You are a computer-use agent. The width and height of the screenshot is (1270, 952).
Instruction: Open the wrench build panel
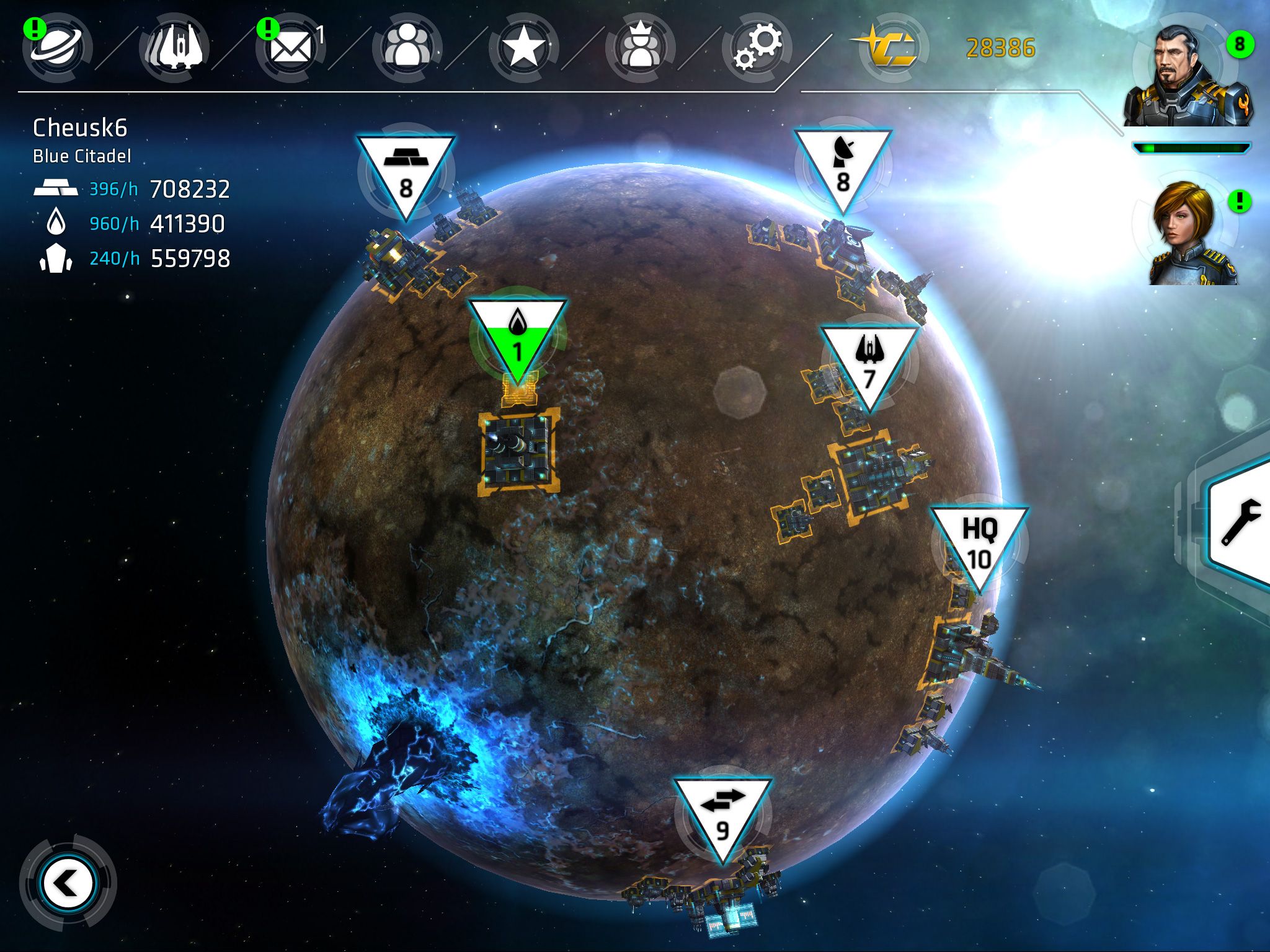1240,522
